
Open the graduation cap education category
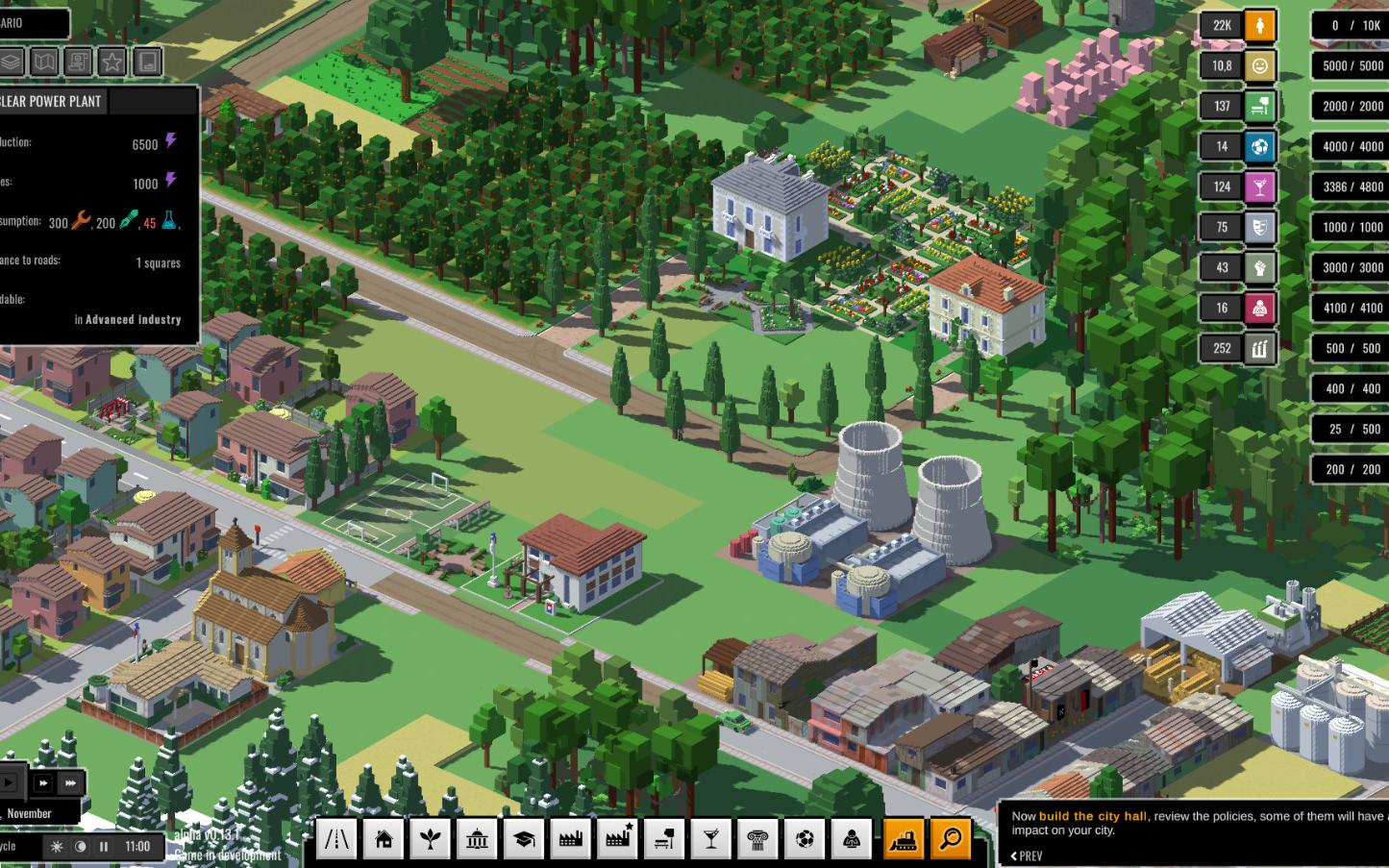click(524, 840)
